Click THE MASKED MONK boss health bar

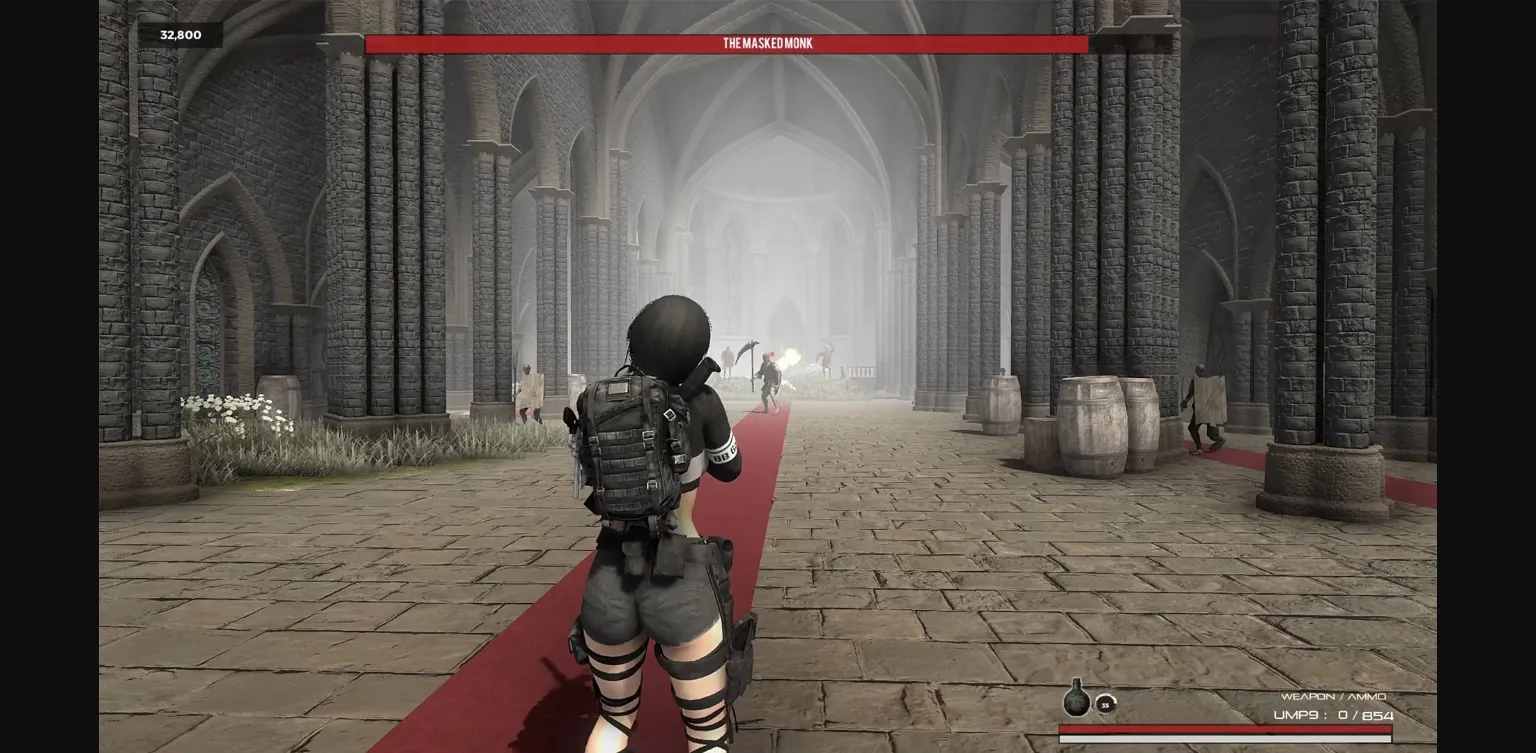(727, 44)
